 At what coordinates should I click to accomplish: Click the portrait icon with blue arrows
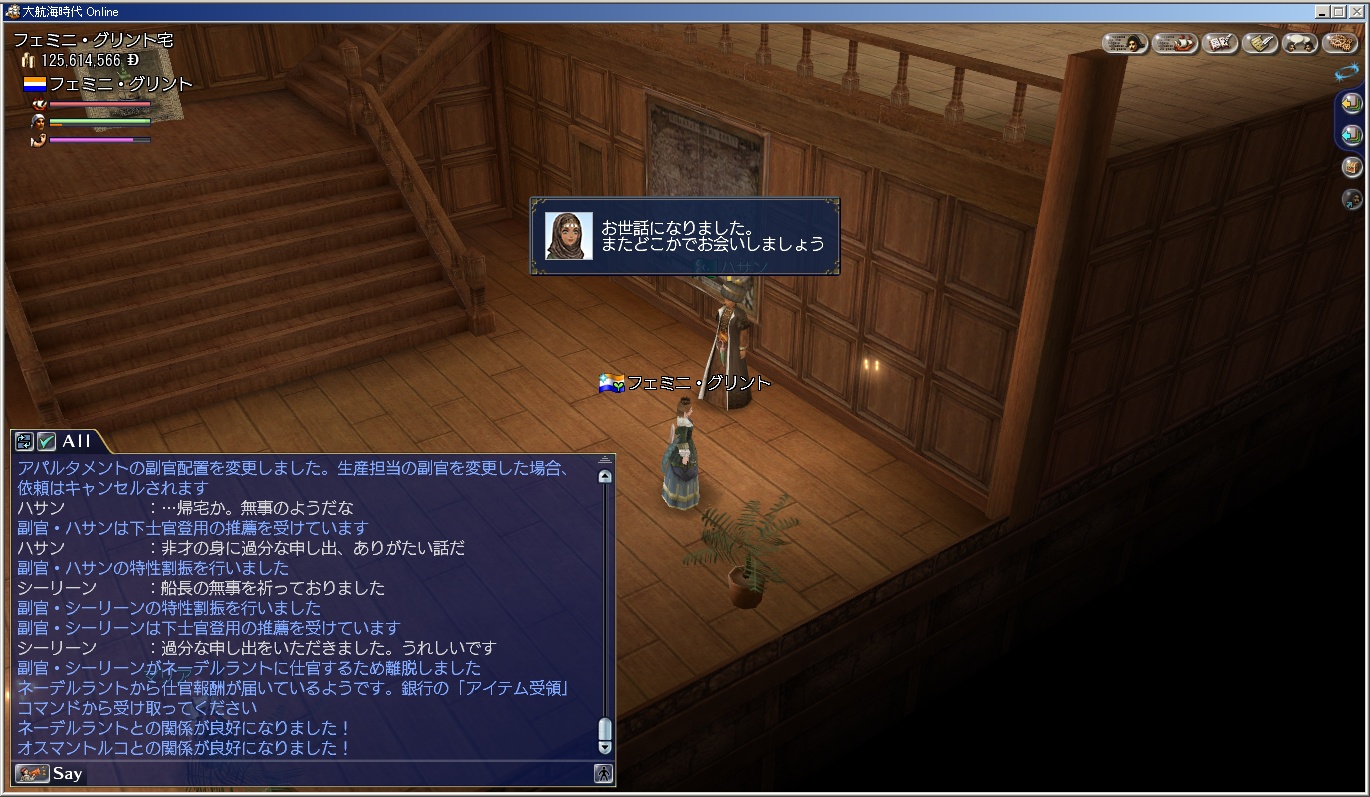tap(1352, 199)
